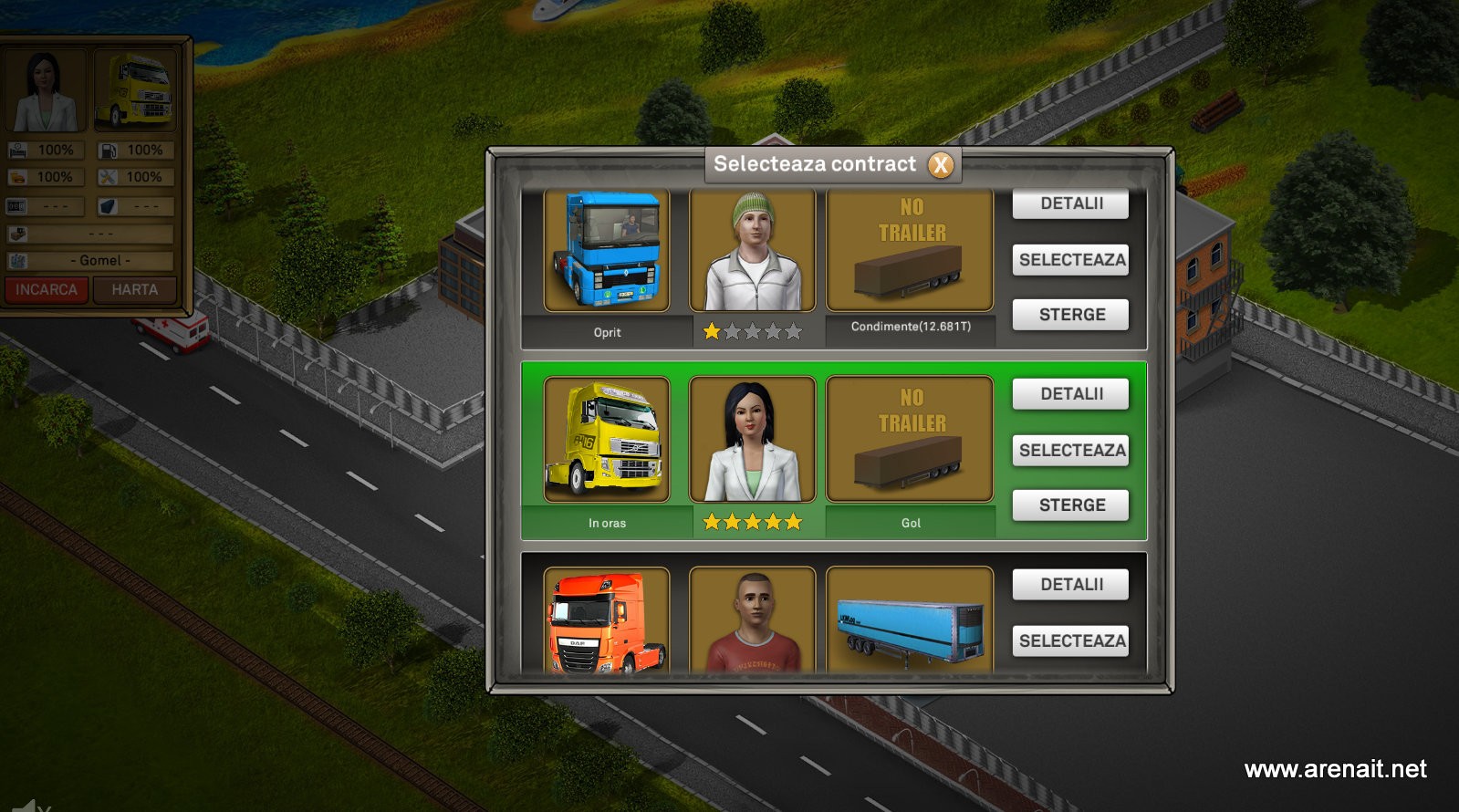Choose the blue trailer thumbnail
The width and height of the screenshot is (1459, 812).
pos(910,622)
